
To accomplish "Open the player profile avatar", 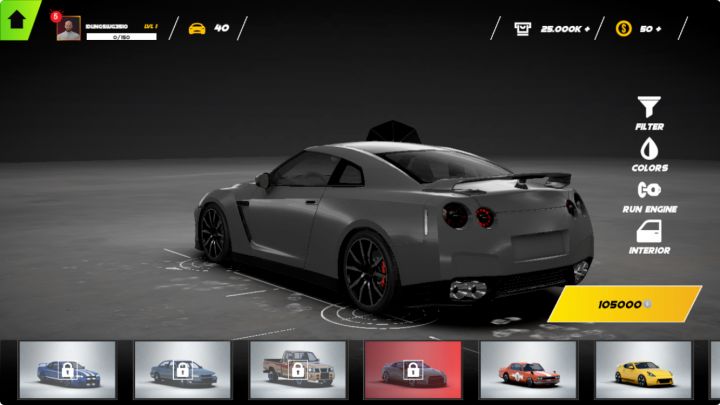I will (68, 29).
